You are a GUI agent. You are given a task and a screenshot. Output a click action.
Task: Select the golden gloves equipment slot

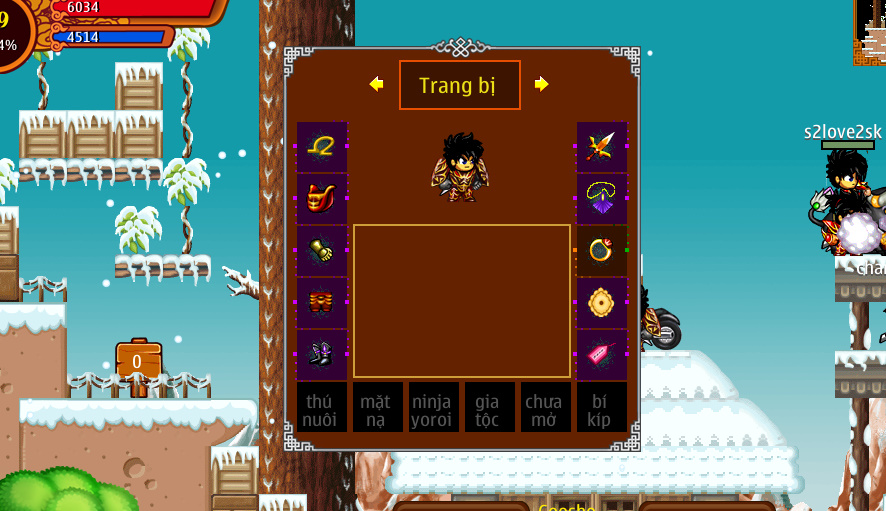tap(322, 250)
